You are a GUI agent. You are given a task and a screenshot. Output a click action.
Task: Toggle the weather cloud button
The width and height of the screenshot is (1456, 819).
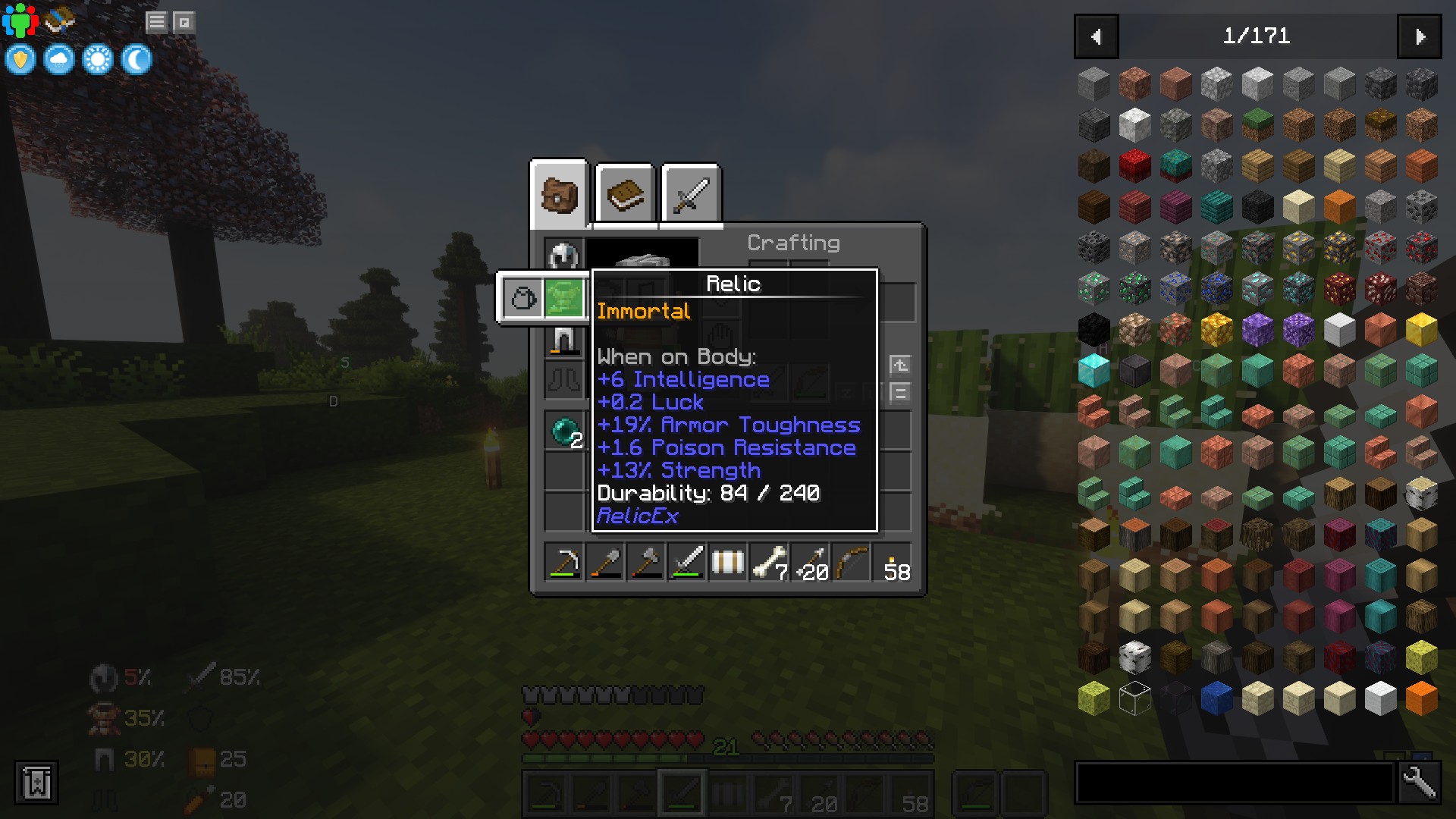click(x=59, y=58)
